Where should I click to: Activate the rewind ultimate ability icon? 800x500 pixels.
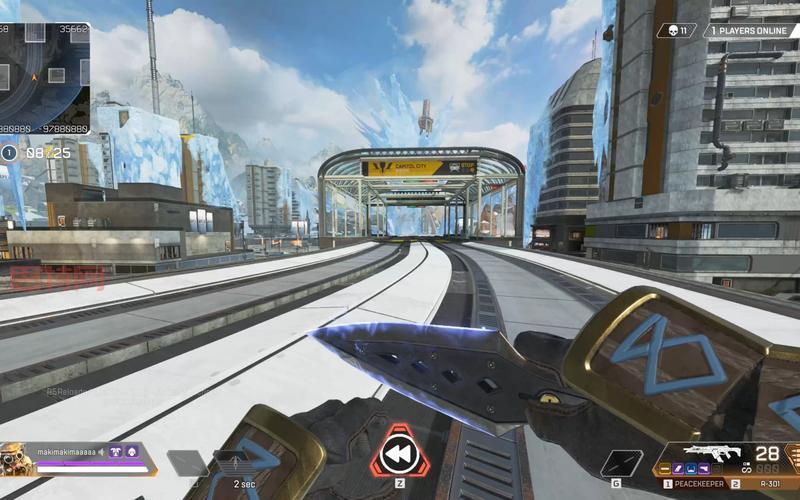point(399,457)
